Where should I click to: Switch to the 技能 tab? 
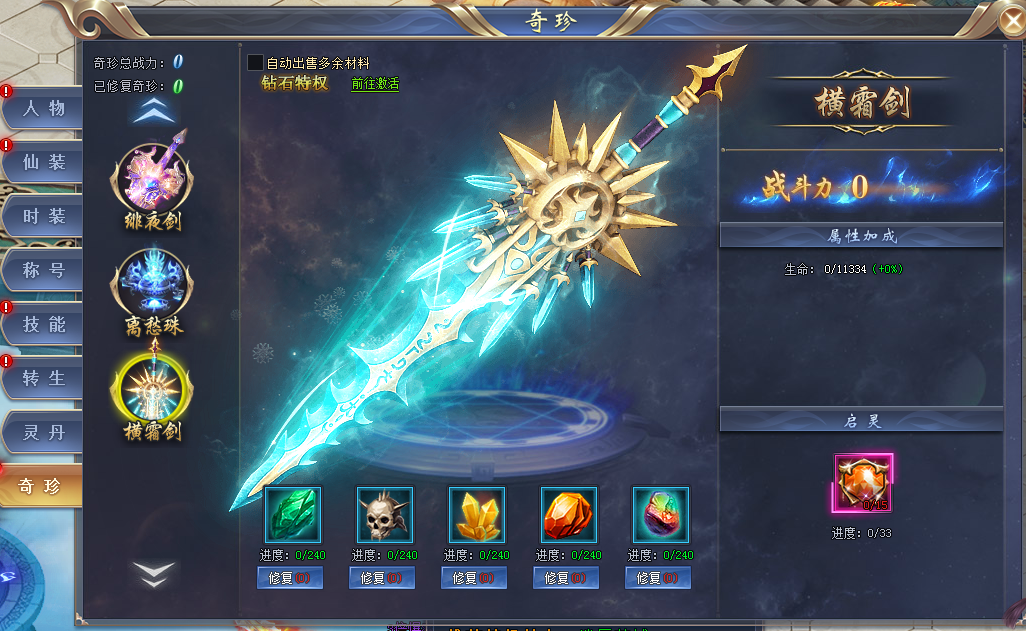tap(43, 324)
